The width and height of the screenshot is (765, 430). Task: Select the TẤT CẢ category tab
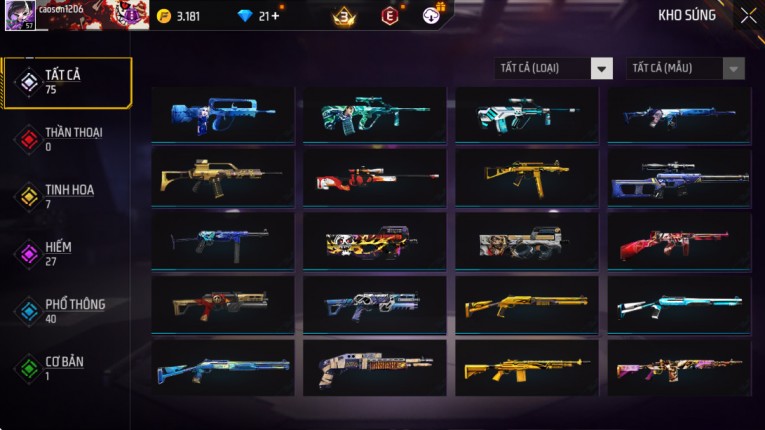66,82
